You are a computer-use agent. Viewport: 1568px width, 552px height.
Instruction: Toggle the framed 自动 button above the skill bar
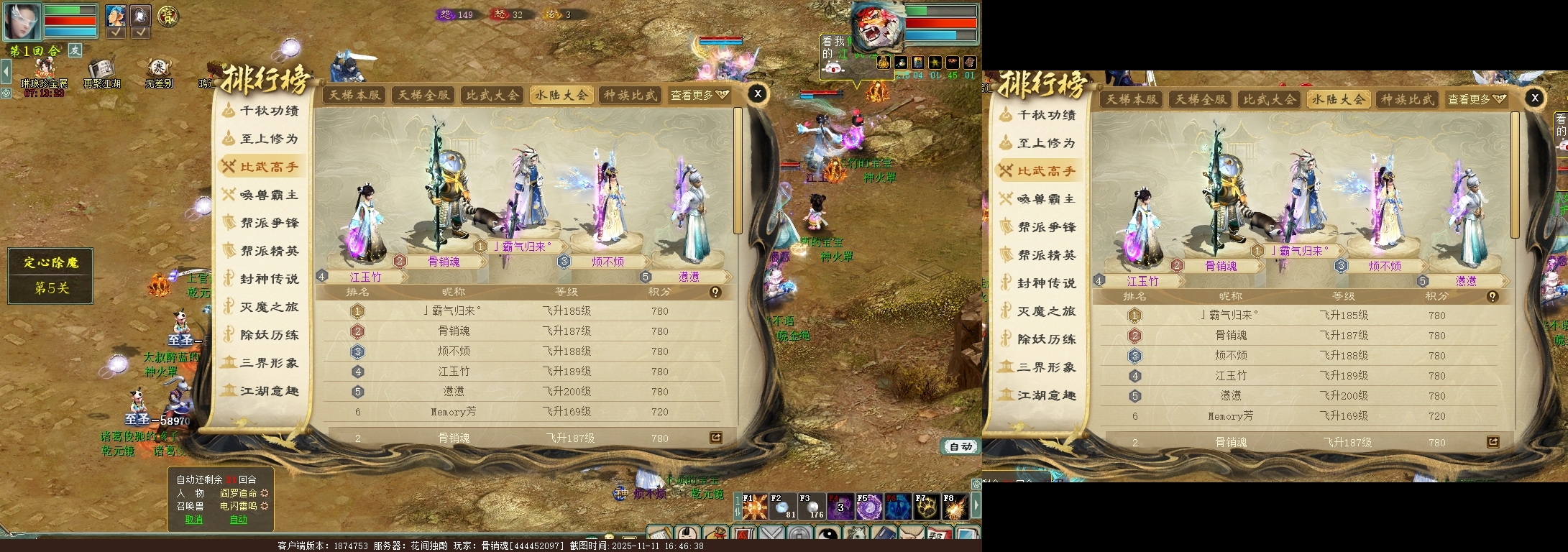coord(960,447)
